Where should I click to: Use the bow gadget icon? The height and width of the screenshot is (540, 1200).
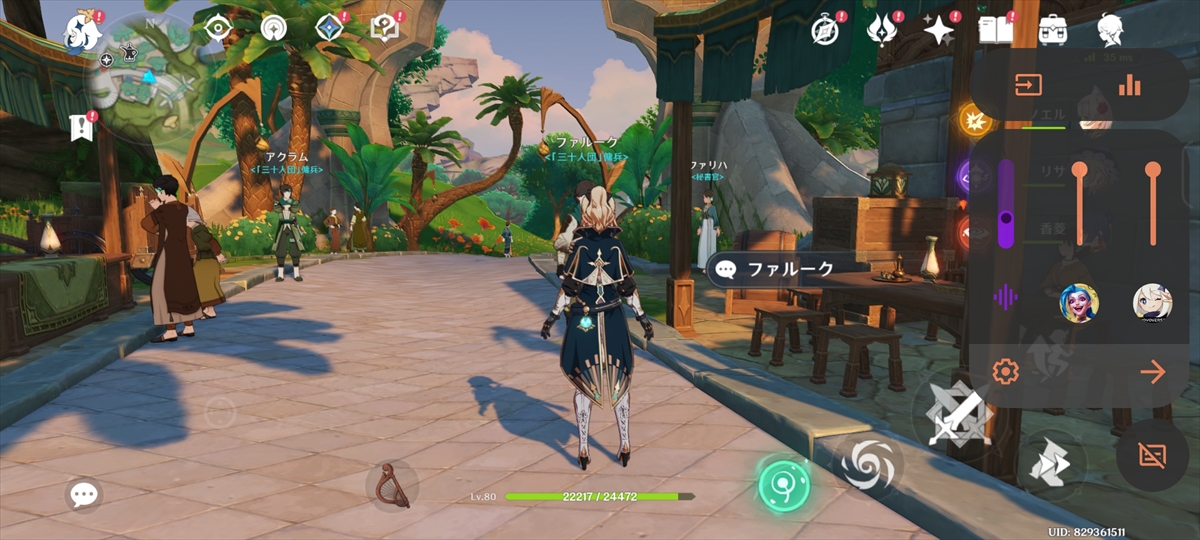tap(391, 484)
